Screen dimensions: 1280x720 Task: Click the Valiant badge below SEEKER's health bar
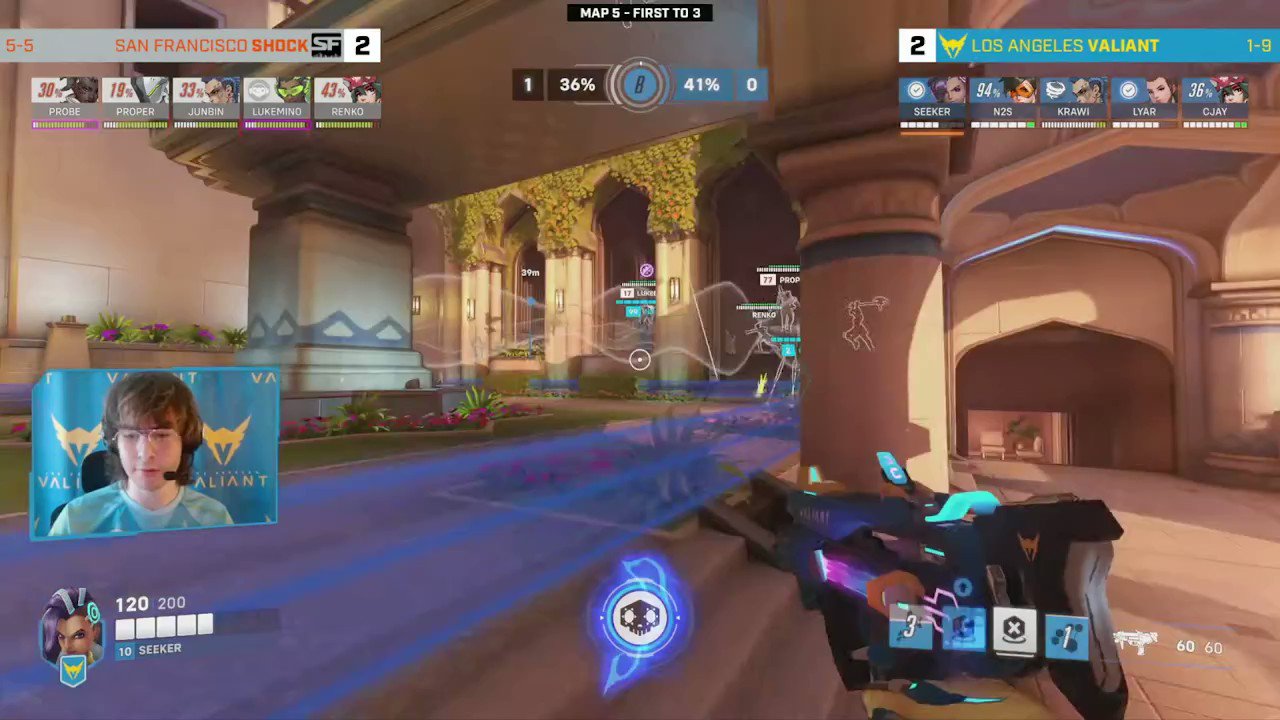[71, 670]
